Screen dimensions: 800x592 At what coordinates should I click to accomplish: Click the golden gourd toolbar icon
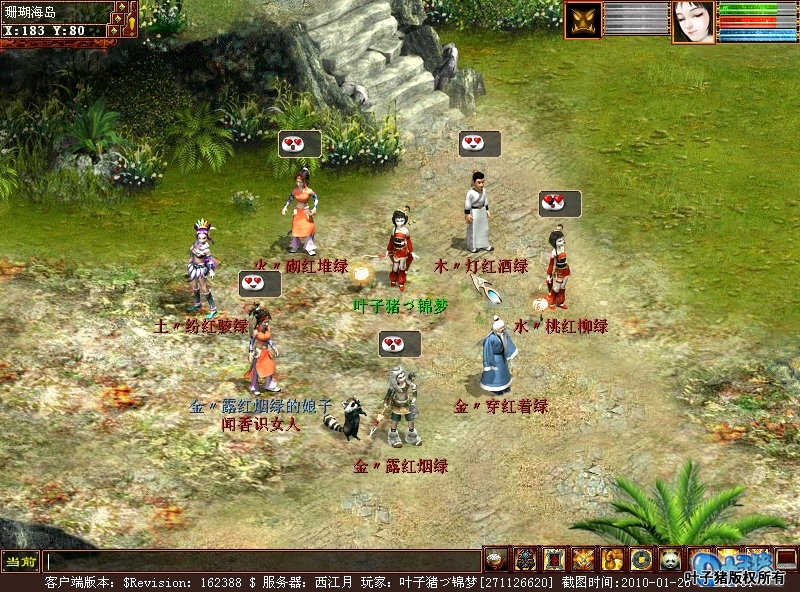tap(612, 559)
